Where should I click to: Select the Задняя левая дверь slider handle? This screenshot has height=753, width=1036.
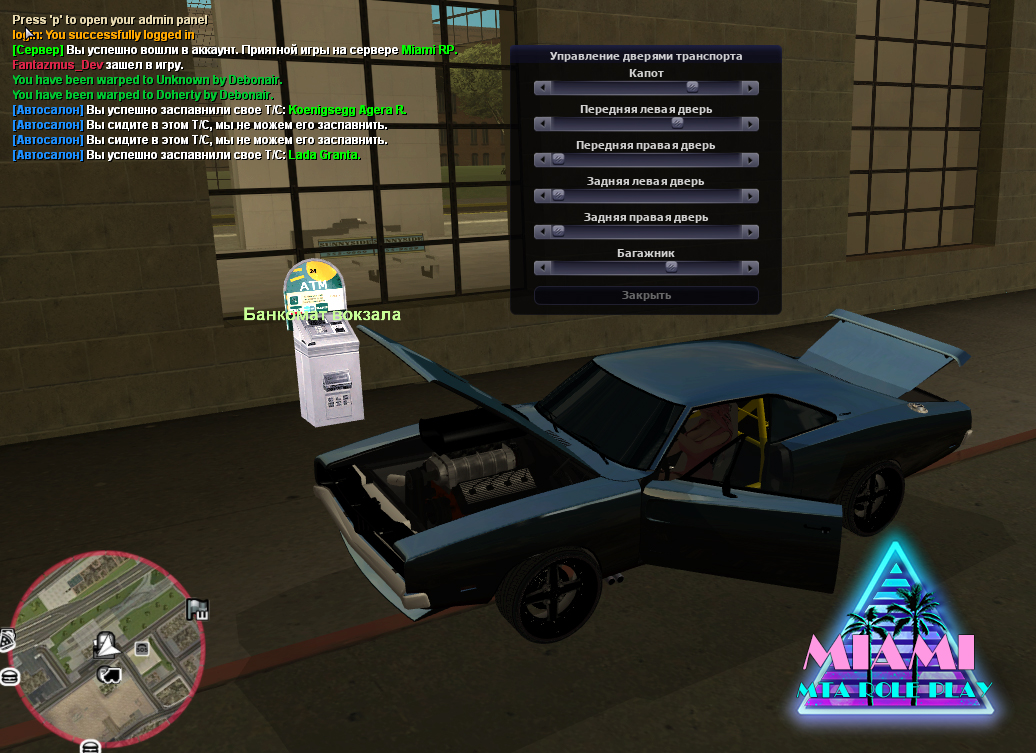[x=558, y=196]
